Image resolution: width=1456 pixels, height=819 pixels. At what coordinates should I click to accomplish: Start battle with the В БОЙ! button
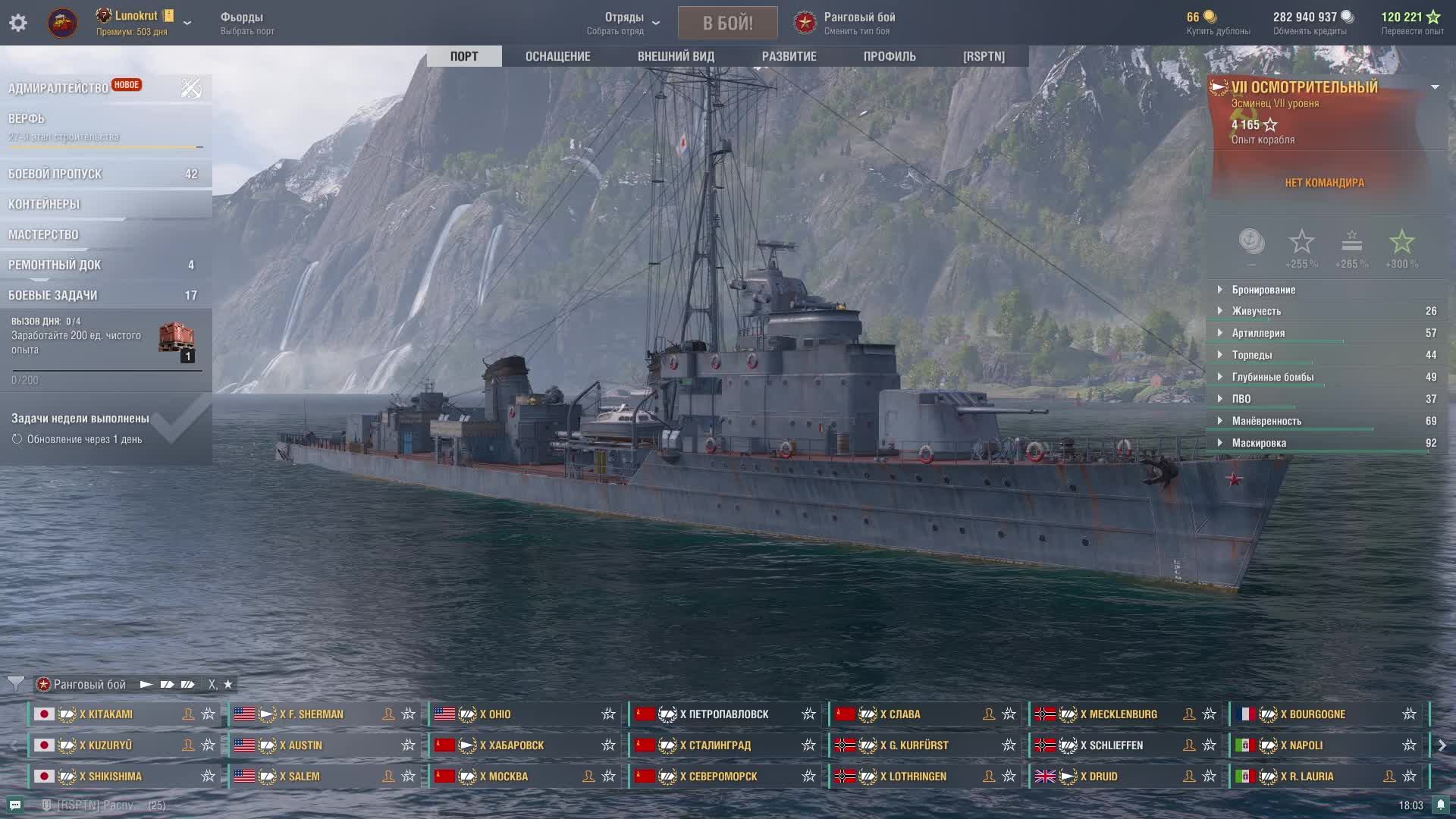click(727, 23)
